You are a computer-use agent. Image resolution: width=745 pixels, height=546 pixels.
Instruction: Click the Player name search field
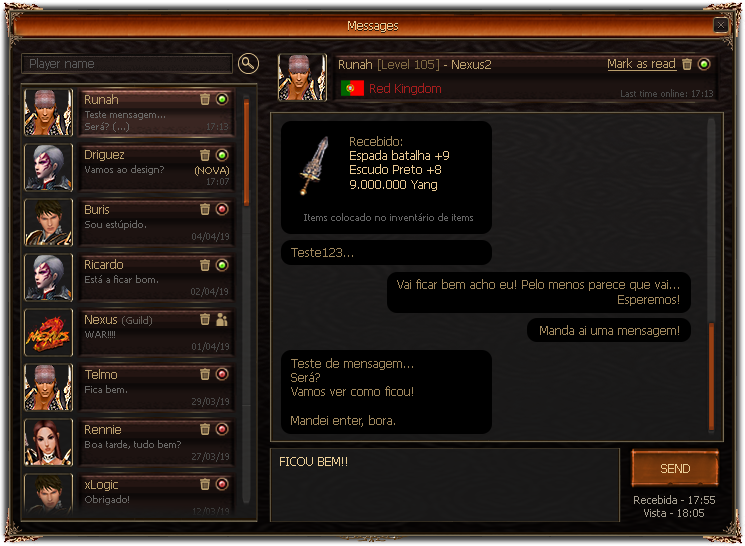coord(127,64)
